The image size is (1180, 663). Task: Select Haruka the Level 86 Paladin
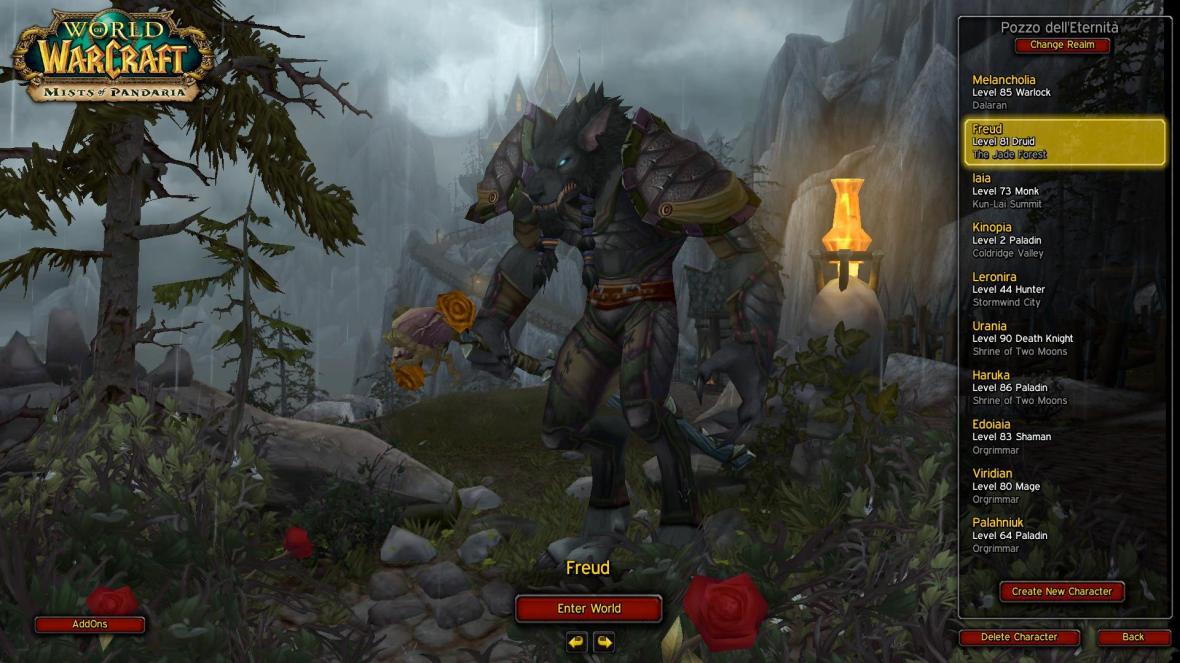(x=1064, y=387)
